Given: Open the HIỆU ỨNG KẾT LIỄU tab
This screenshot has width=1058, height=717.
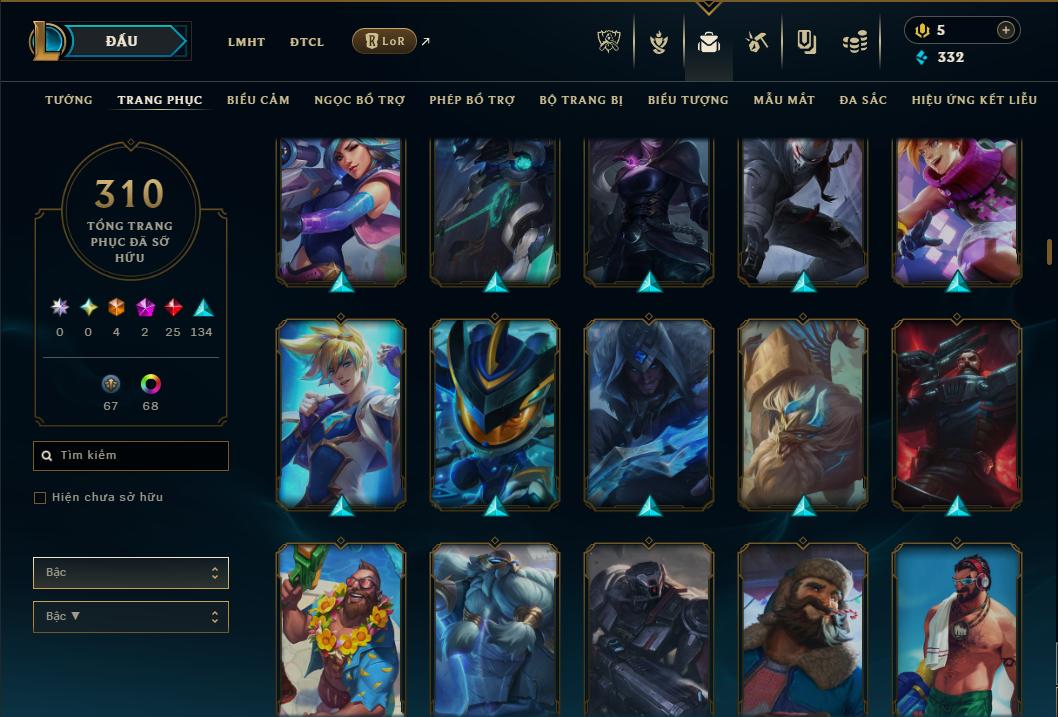Looking at the screenshot, I should [974, 100].
